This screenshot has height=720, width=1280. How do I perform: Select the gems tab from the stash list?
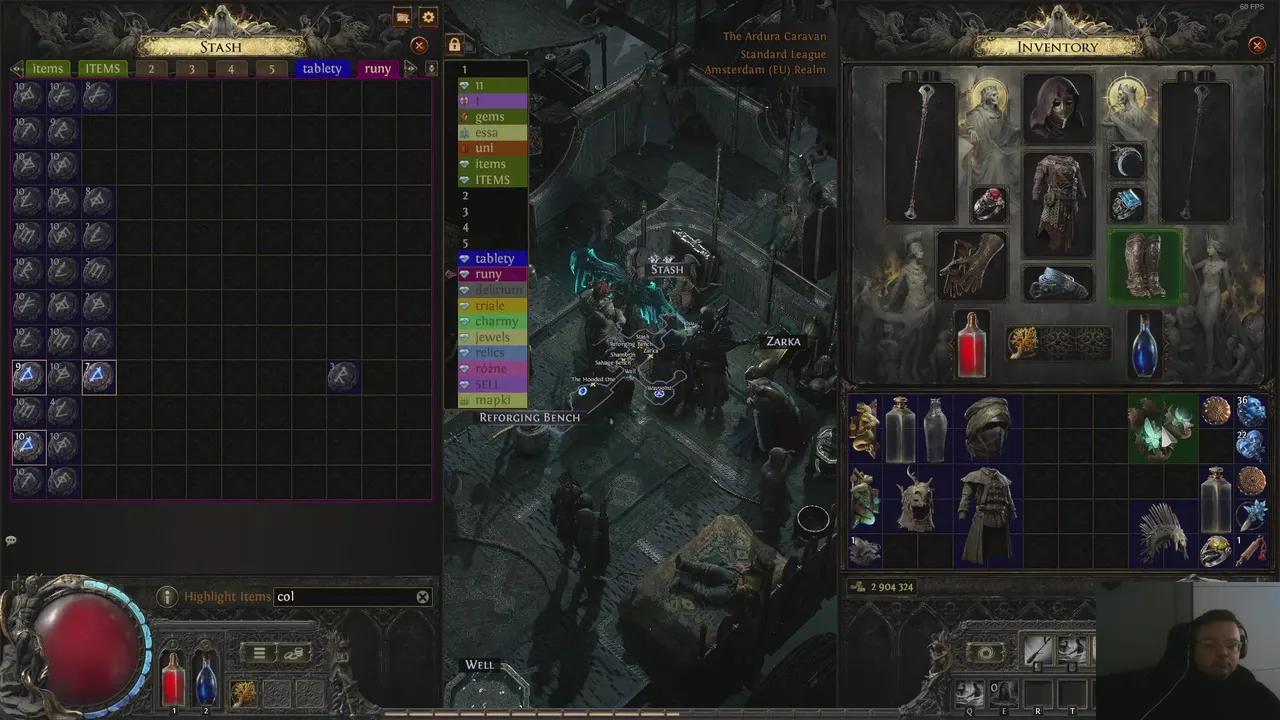tap(489, 116)
